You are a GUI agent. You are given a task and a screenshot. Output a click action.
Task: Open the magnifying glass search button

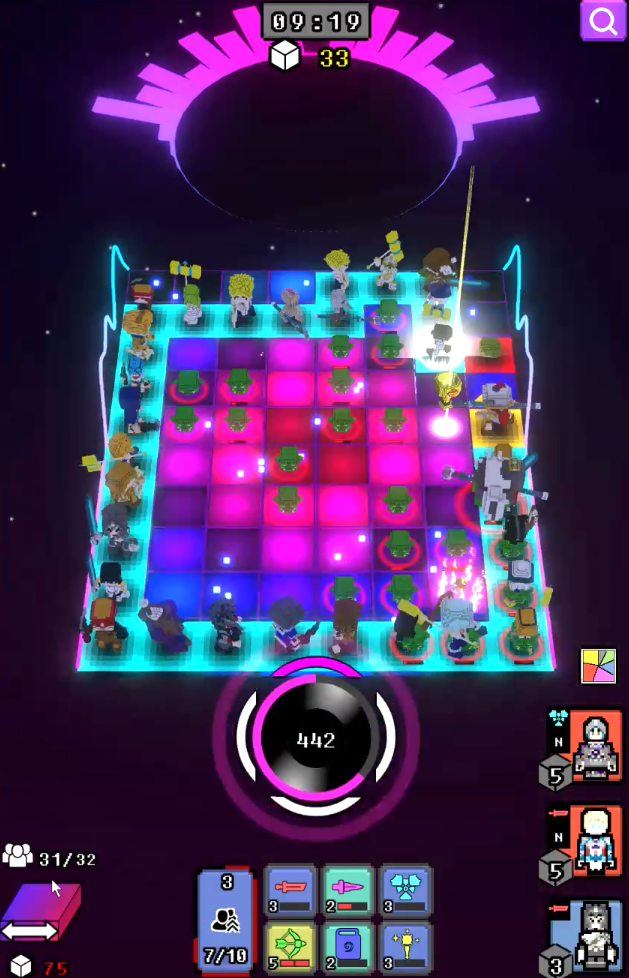(x=603, y=21)
